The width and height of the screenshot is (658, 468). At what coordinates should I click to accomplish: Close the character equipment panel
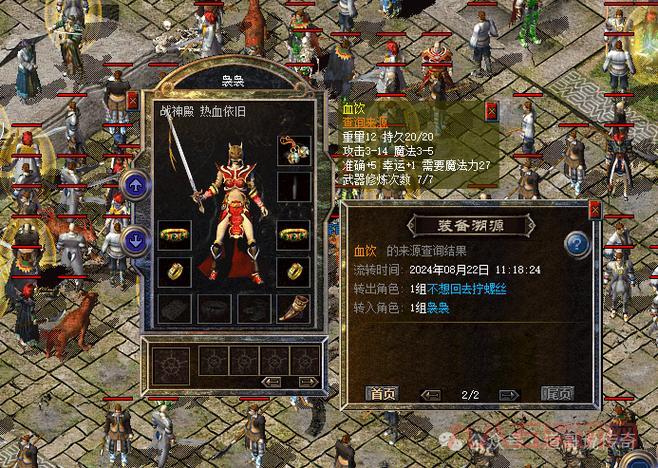click(133, 100)
